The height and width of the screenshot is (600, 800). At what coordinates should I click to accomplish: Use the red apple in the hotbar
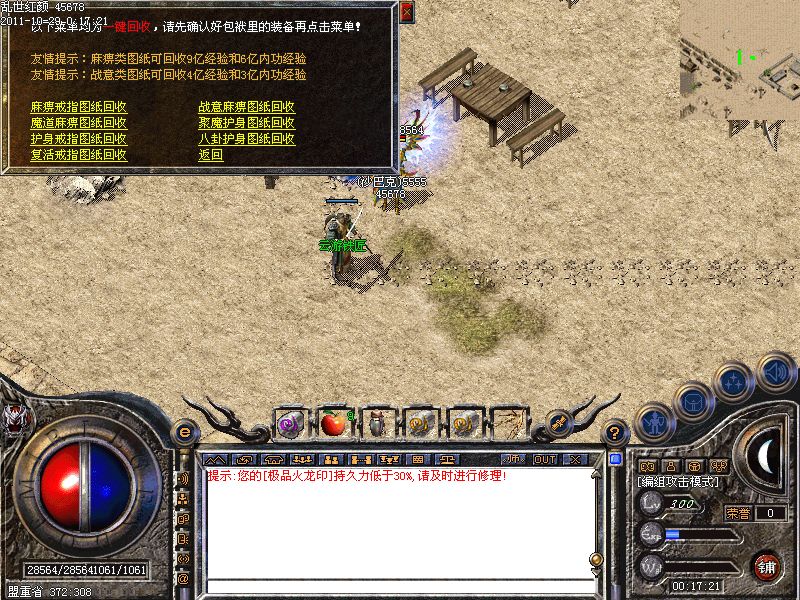pyautogui.click(x=333, y=424)
